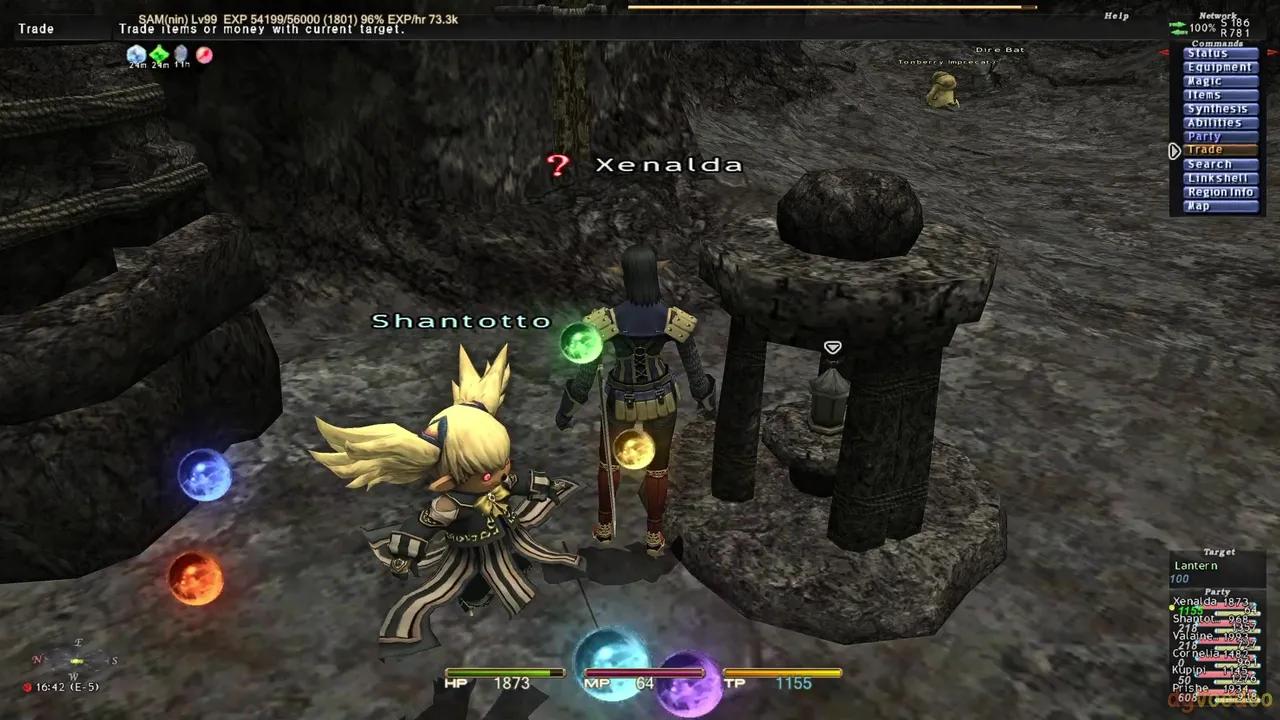Click the left red arrow beside Commands
The image size is (1280, 720).
1164,52
